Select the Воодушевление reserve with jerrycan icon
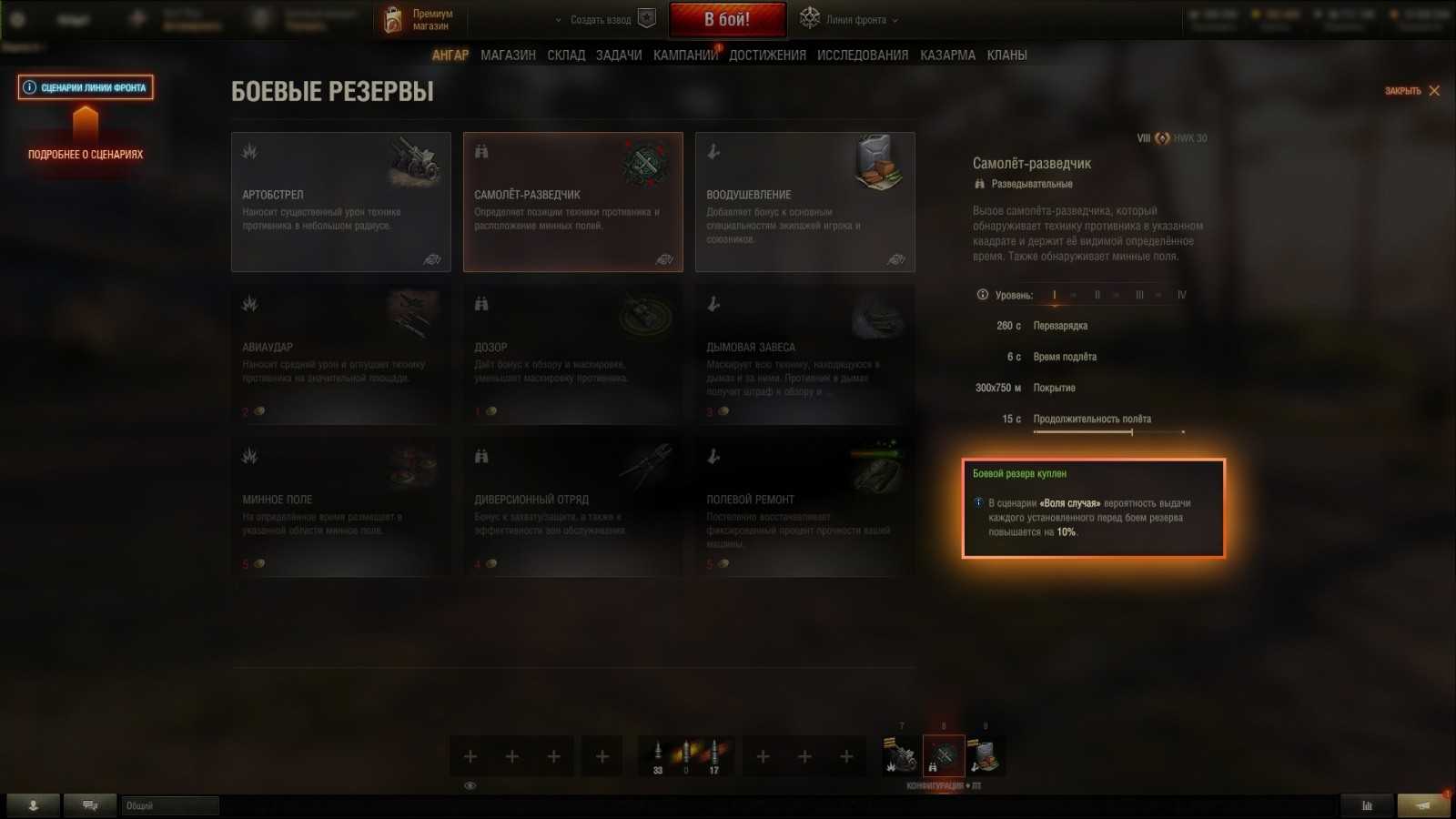1456x819 pixels. pyautogui.click(x=804, y=202)
